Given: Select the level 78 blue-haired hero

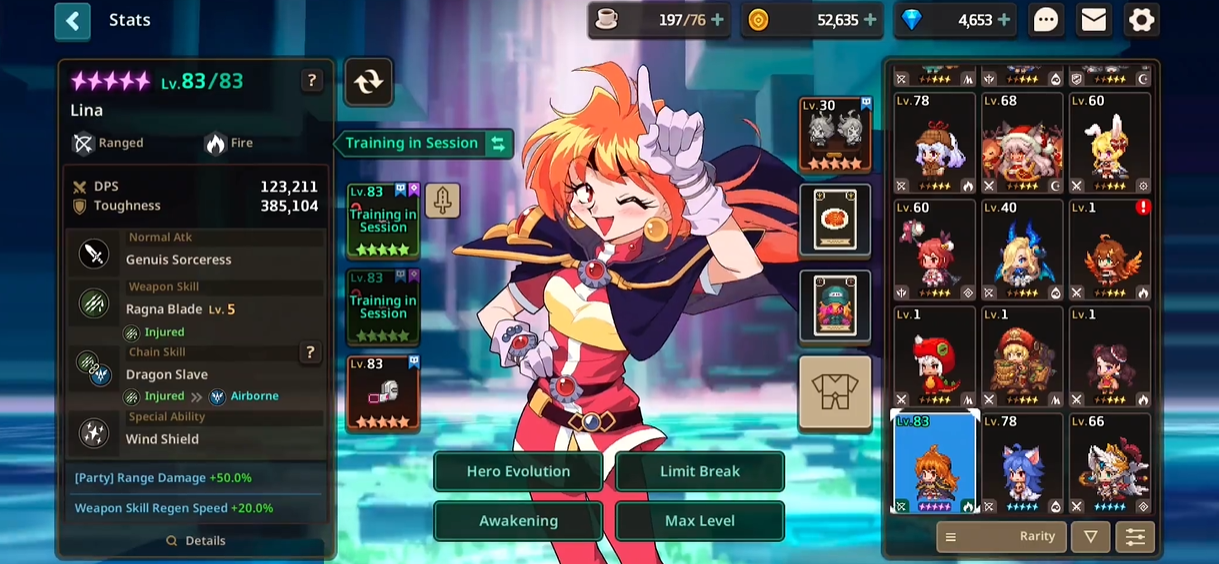Looking at the screenshot, I should [1021, 463].
